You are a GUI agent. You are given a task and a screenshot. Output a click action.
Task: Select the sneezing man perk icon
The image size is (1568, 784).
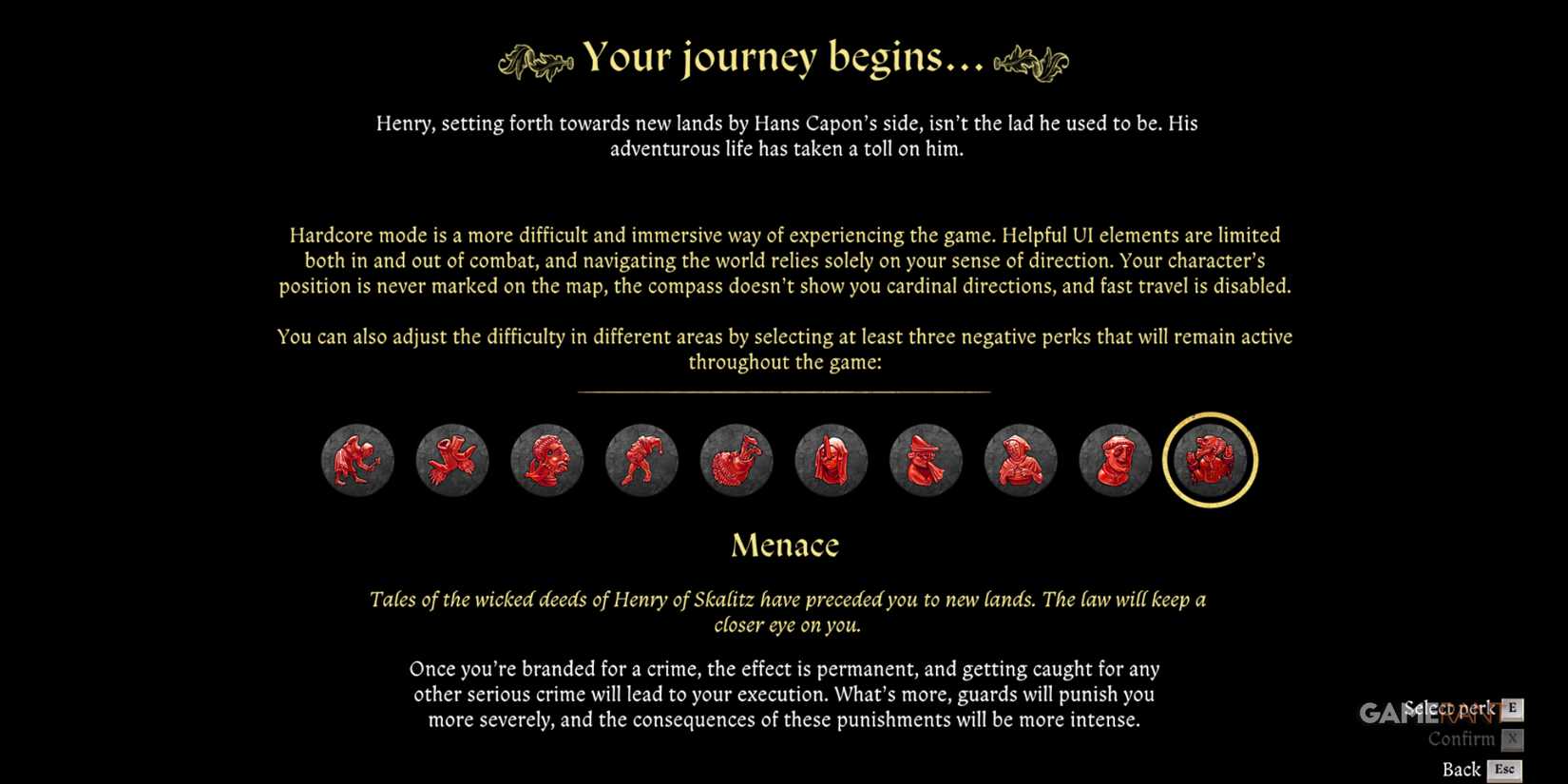tap(927, 459)
